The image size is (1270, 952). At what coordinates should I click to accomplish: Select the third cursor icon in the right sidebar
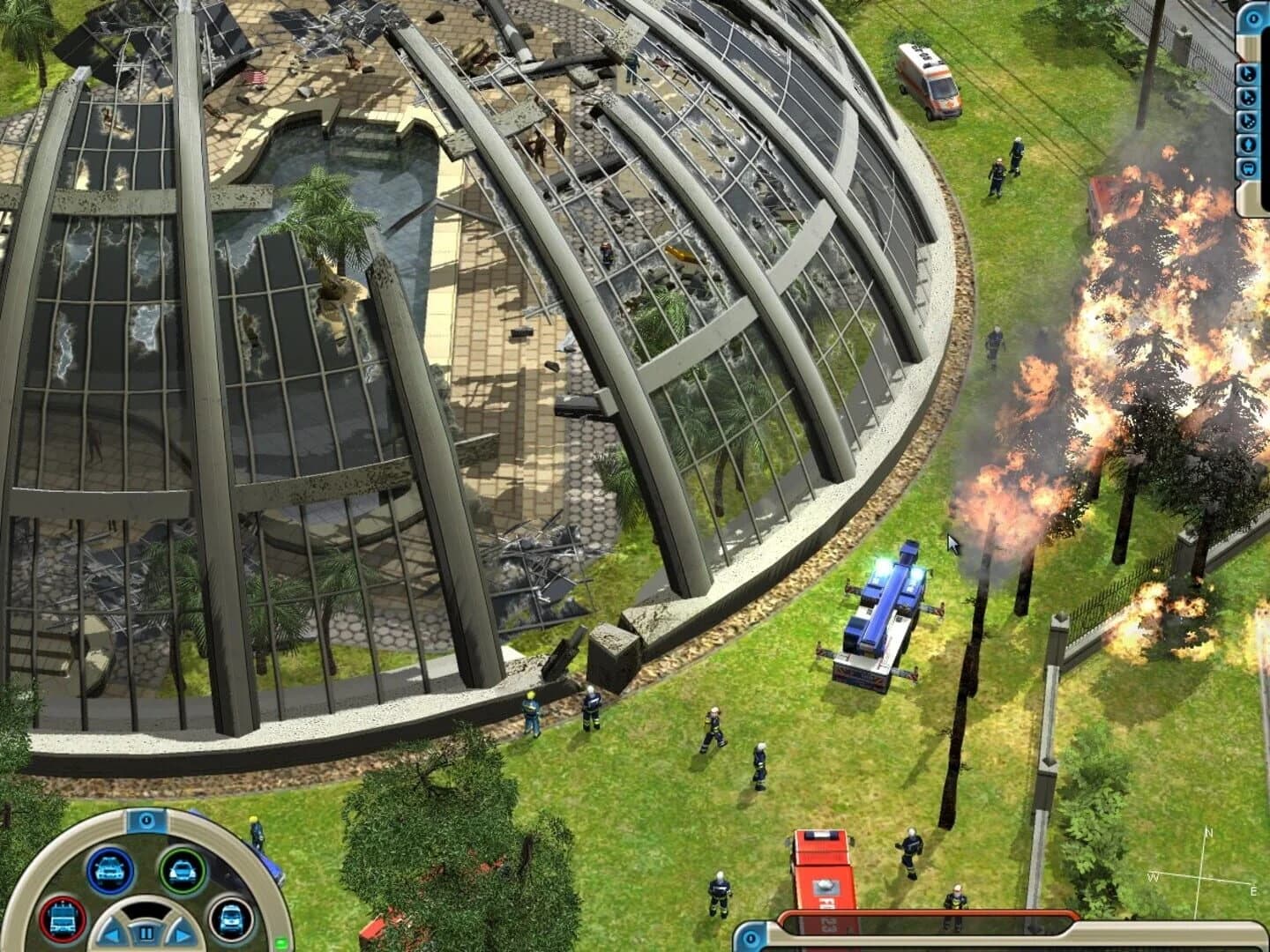[x=1247, y=121]
